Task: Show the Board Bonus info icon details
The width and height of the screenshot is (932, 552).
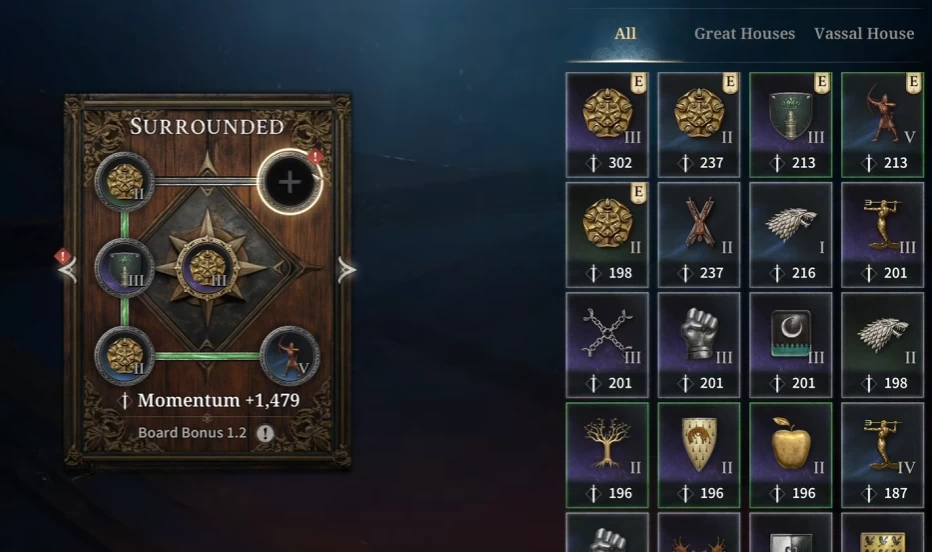Action: coord(265,433)
